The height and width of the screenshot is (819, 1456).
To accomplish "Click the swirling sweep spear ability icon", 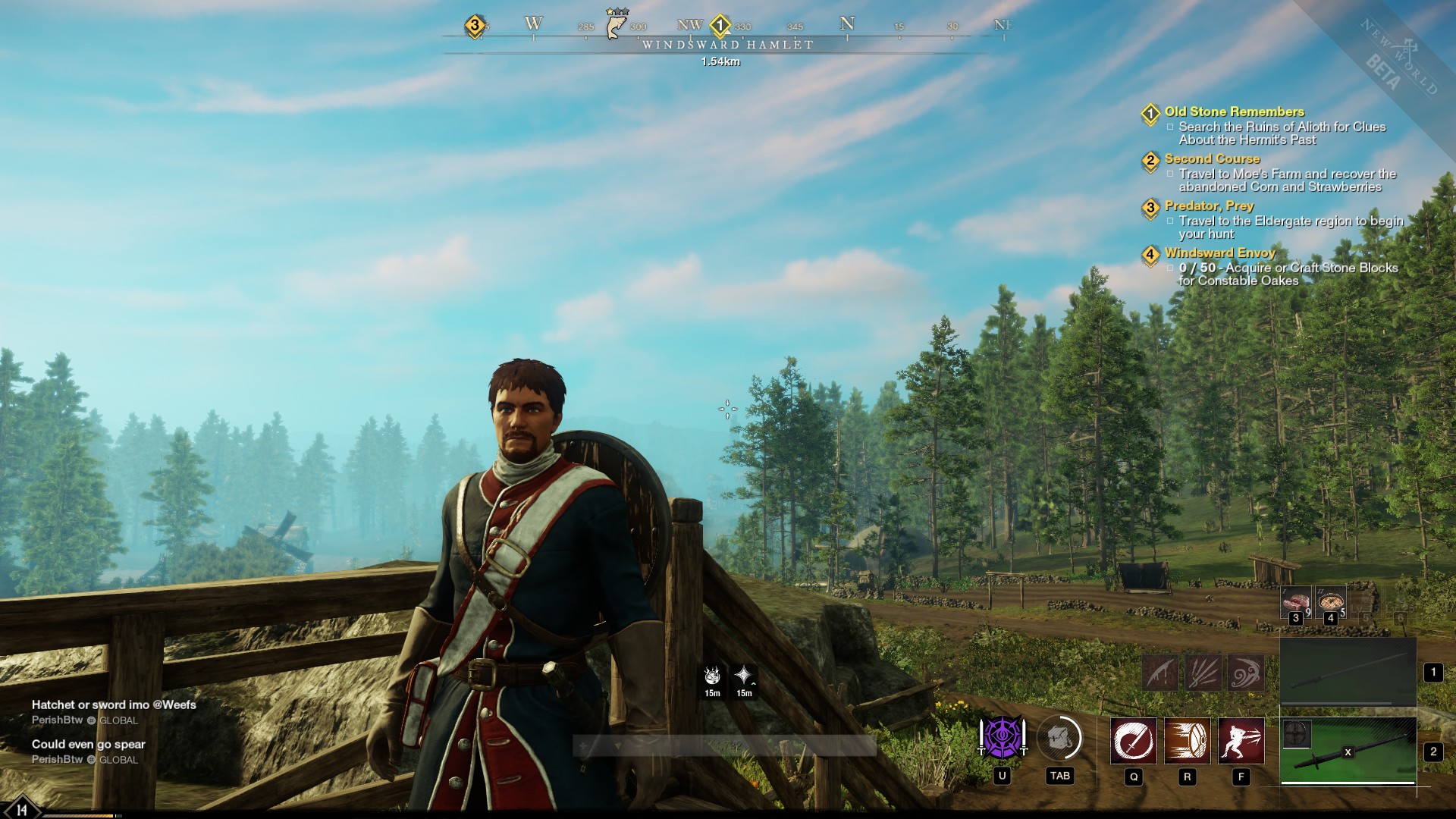I will 1246,673.
